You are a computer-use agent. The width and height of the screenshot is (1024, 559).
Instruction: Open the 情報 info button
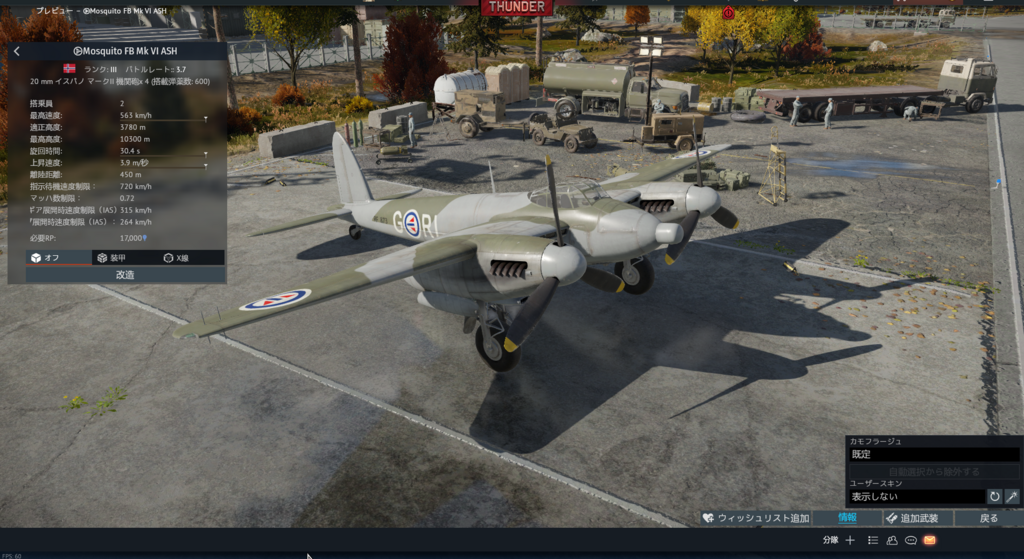click(846, 518)
